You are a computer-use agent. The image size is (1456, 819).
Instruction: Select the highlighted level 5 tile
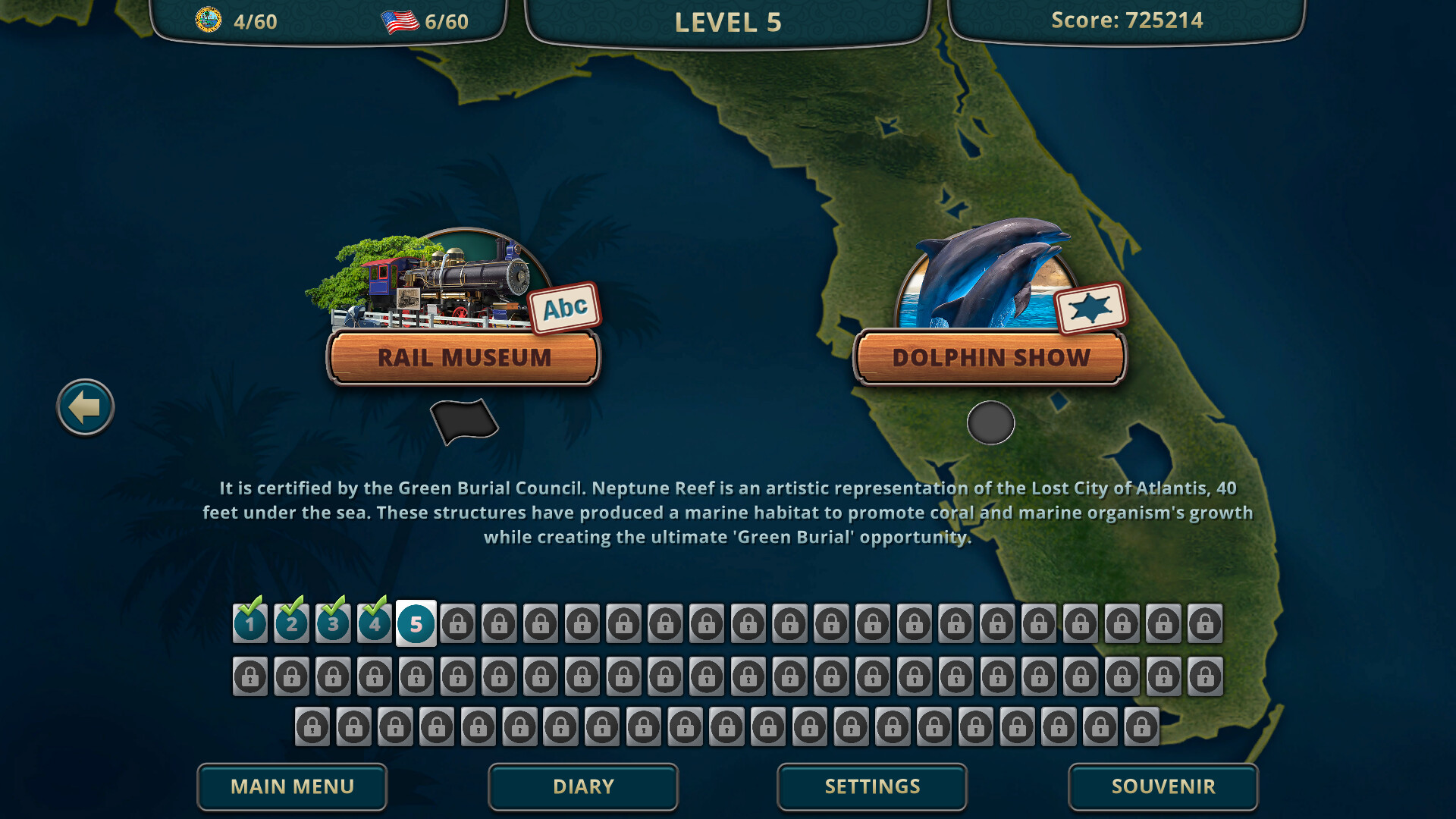coord(415,623)
